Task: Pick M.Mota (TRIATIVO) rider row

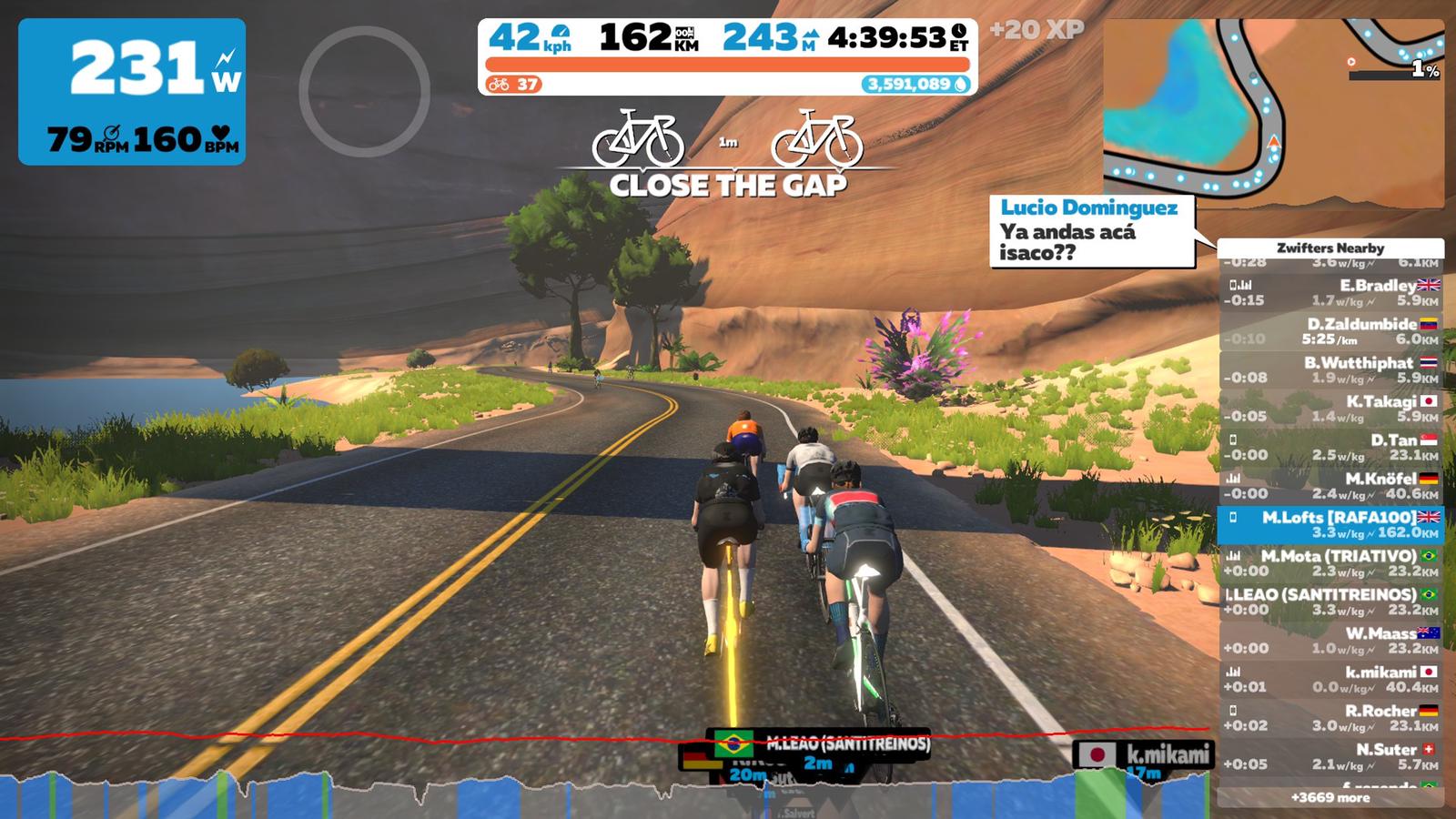Action: click(1330, 563)
